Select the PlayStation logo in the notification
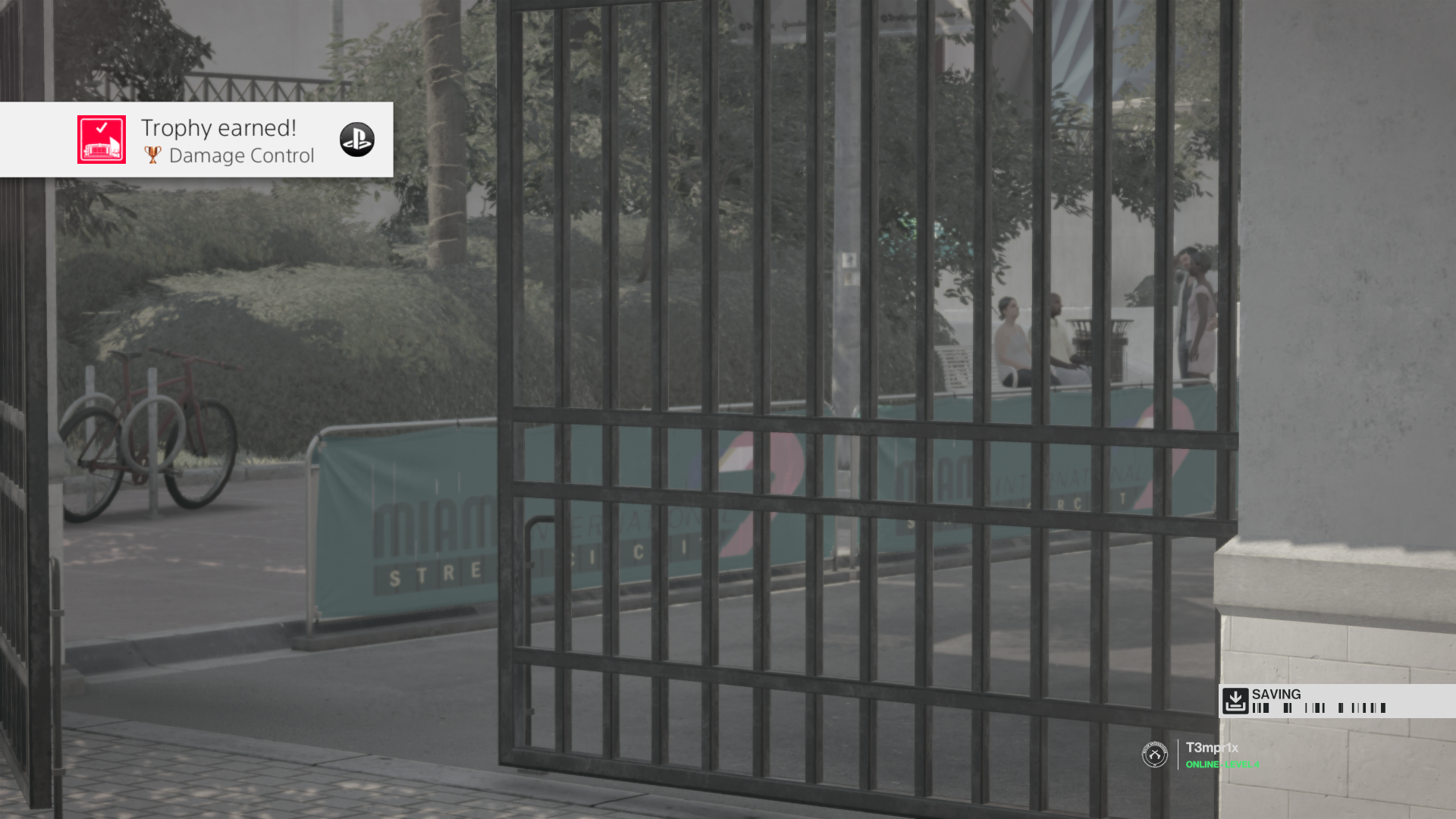 356,140
